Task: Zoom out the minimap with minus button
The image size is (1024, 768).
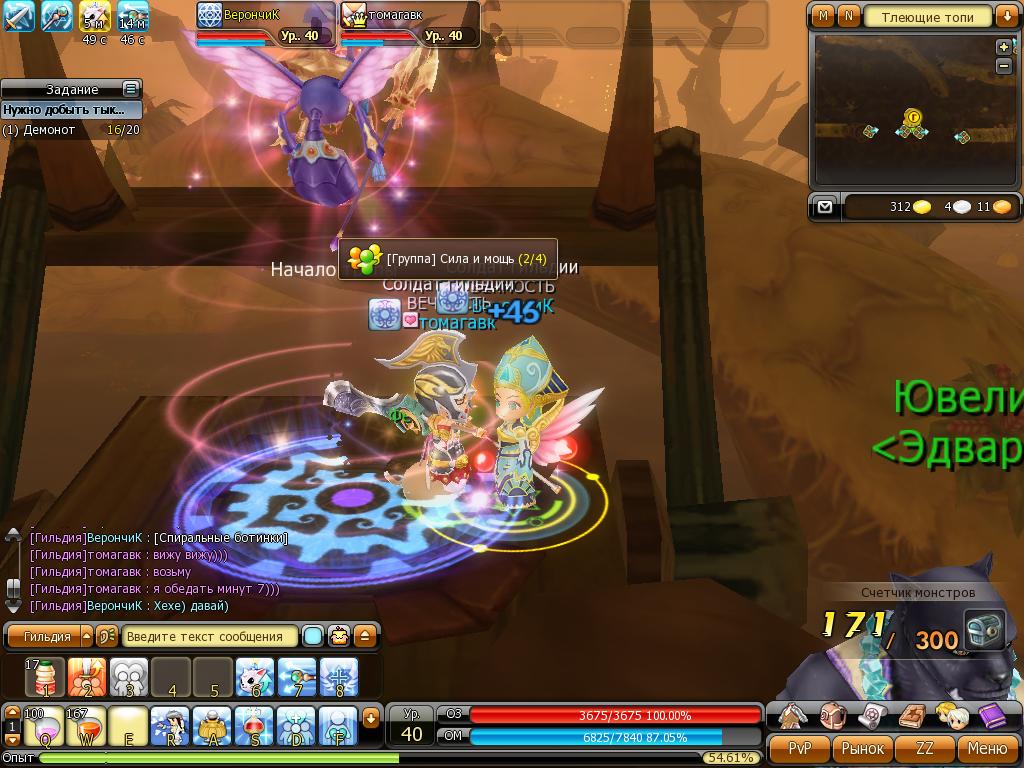Action: pos(1004,65)
